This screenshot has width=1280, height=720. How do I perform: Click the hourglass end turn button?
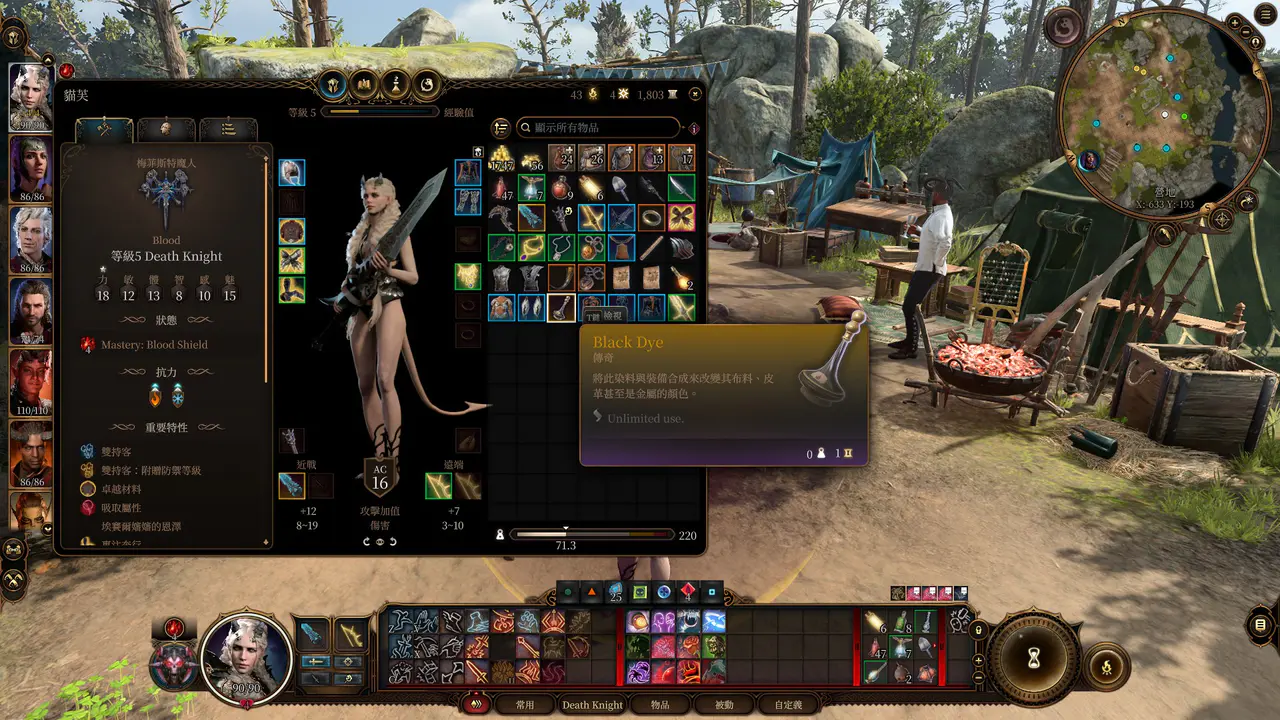pyautogui.click(x=1033, y=658)
